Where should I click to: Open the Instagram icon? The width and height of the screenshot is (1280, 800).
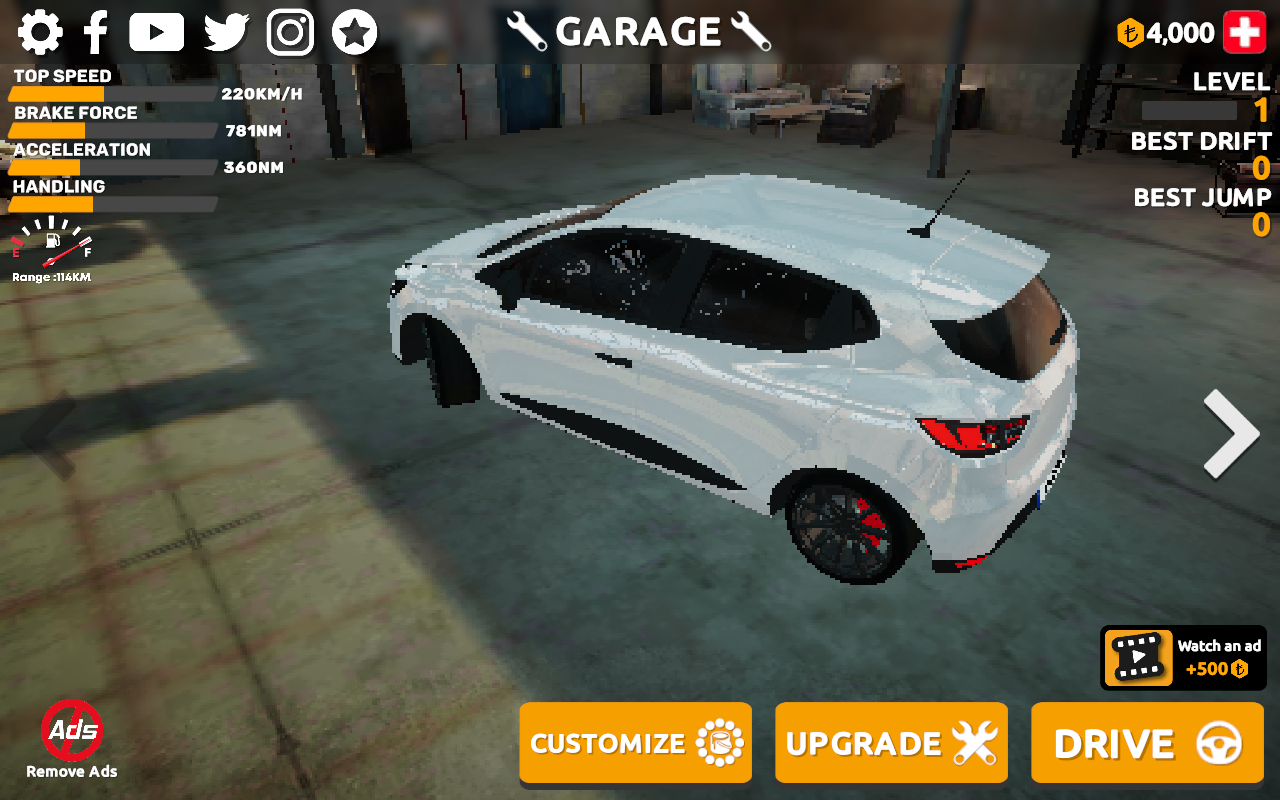coord(290,33)
